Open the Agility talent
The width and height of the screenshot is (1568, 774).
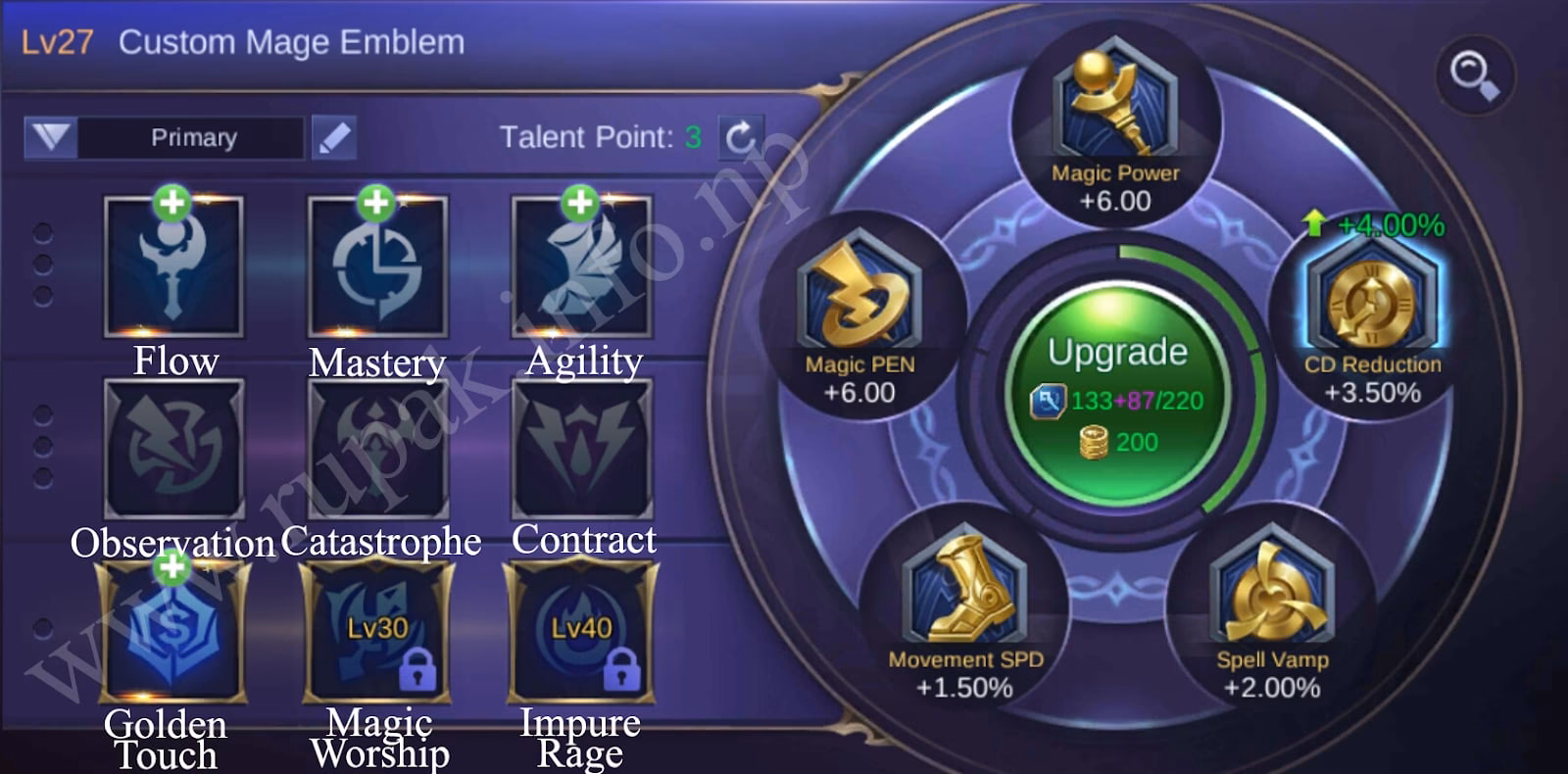pyautogui.click(x=581, y=265)
